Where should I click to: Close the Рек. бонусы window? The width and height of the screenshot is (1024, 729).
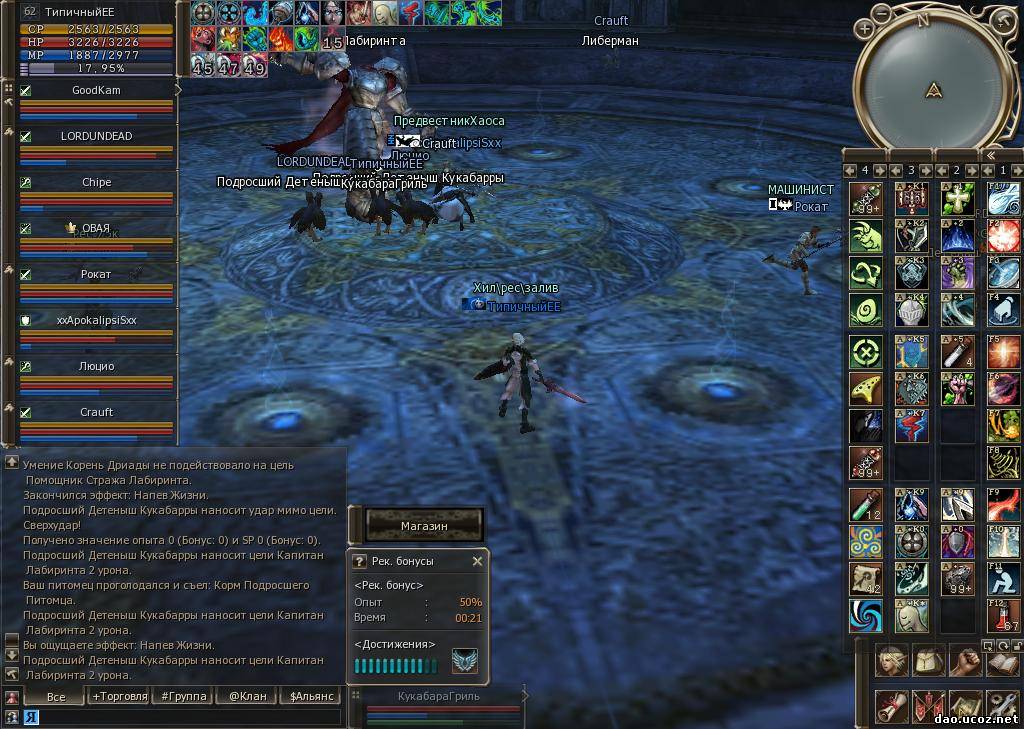tap(477, 561)
